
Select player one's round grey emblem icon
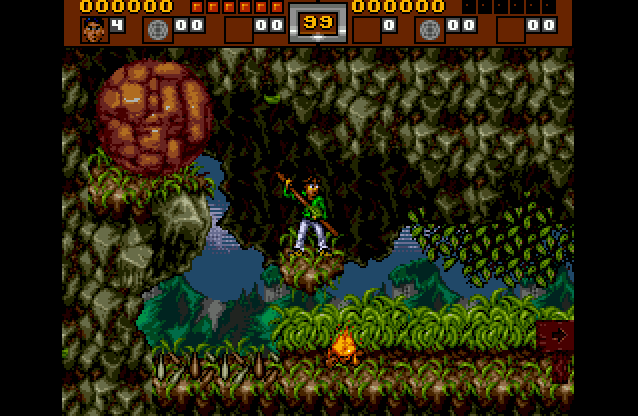pyautogui.click(x=158, y=28)
